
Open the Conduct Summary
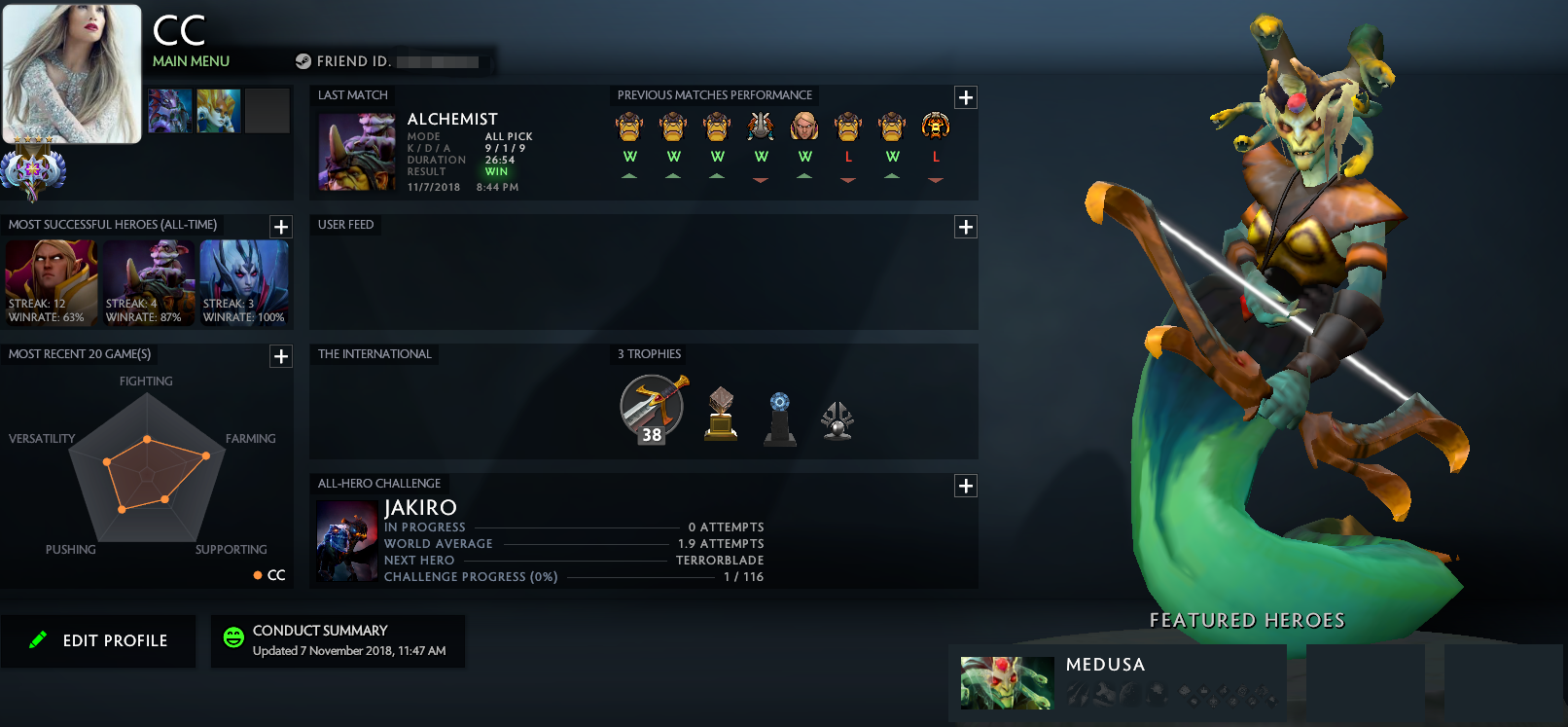pos(338,640)
